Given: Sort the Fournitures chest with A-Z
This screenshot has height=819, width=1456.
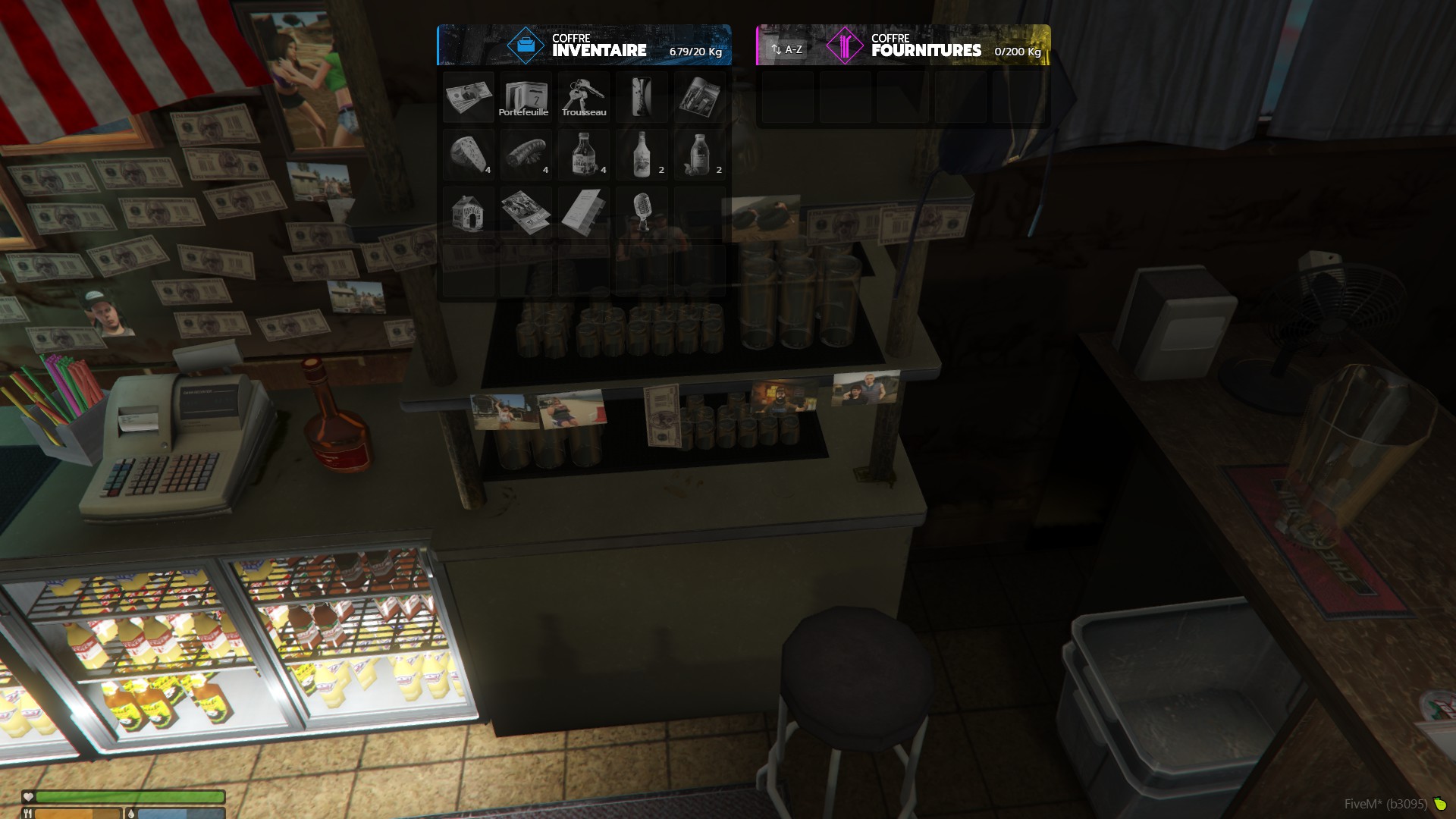Looking at the screenshot, I should (x=787, y=49).
